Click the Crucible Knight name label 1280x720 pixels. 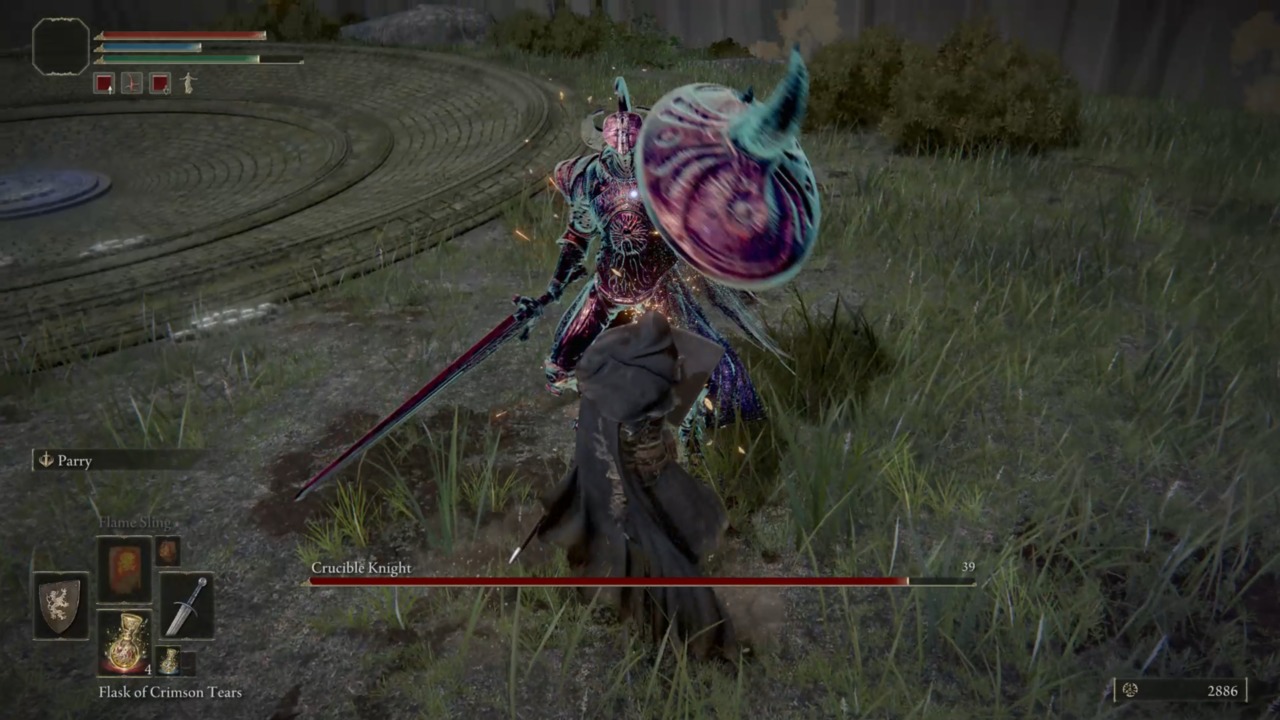(x=361, y=568)
